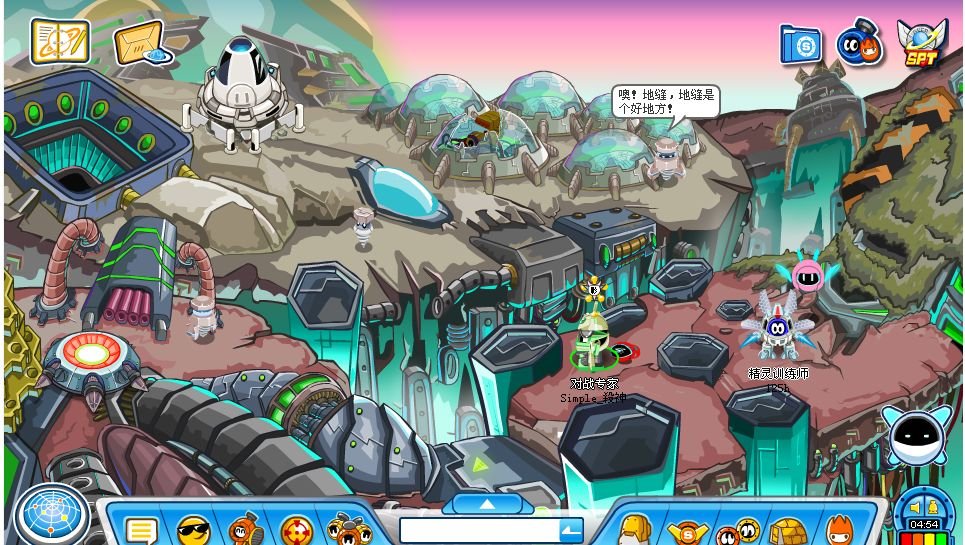The image size is (965, 545).
Task: Open the yellow character profile icon
Action: click(634, 530)
